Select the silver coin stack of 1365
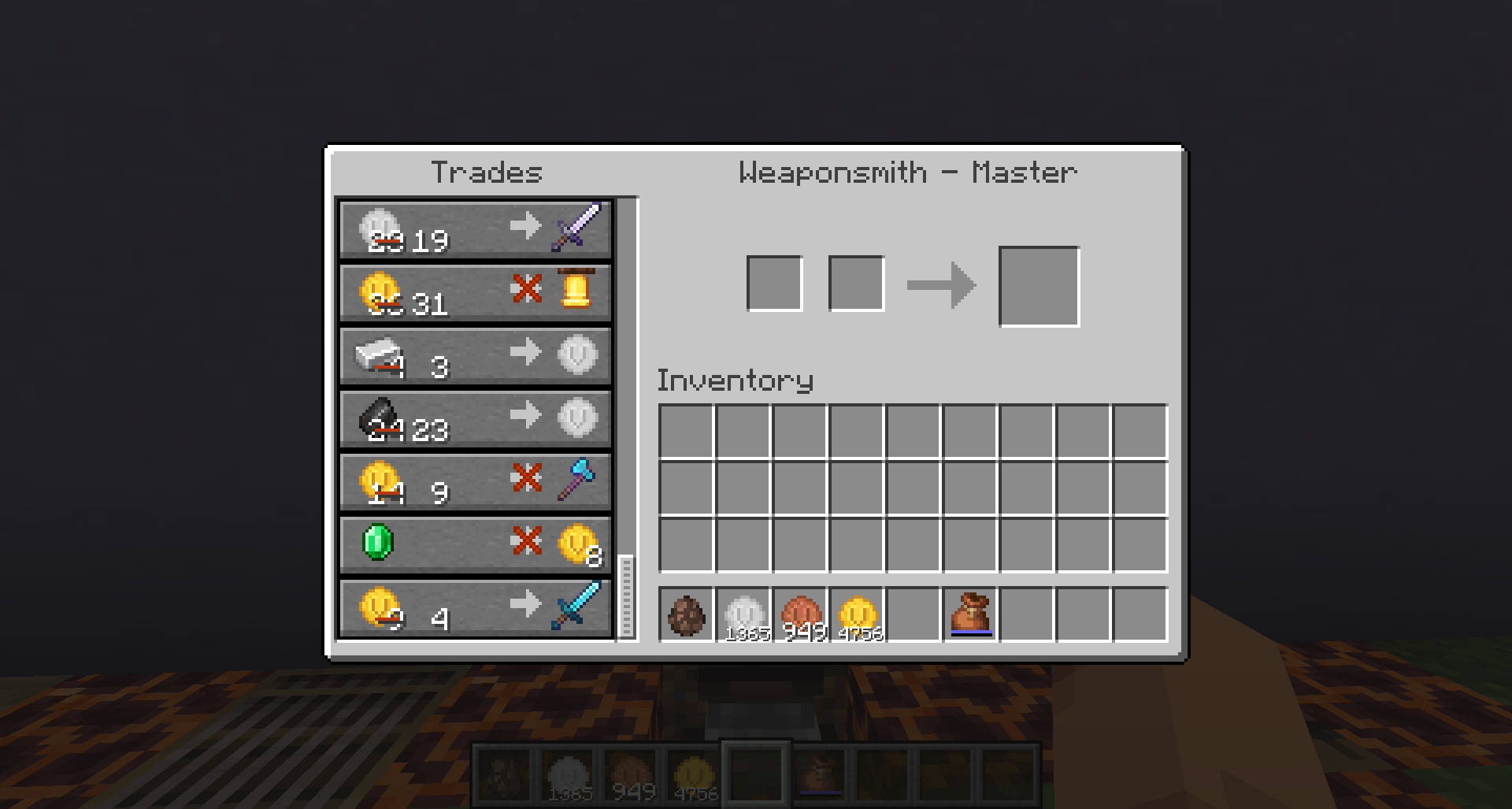 click(744, 616)
